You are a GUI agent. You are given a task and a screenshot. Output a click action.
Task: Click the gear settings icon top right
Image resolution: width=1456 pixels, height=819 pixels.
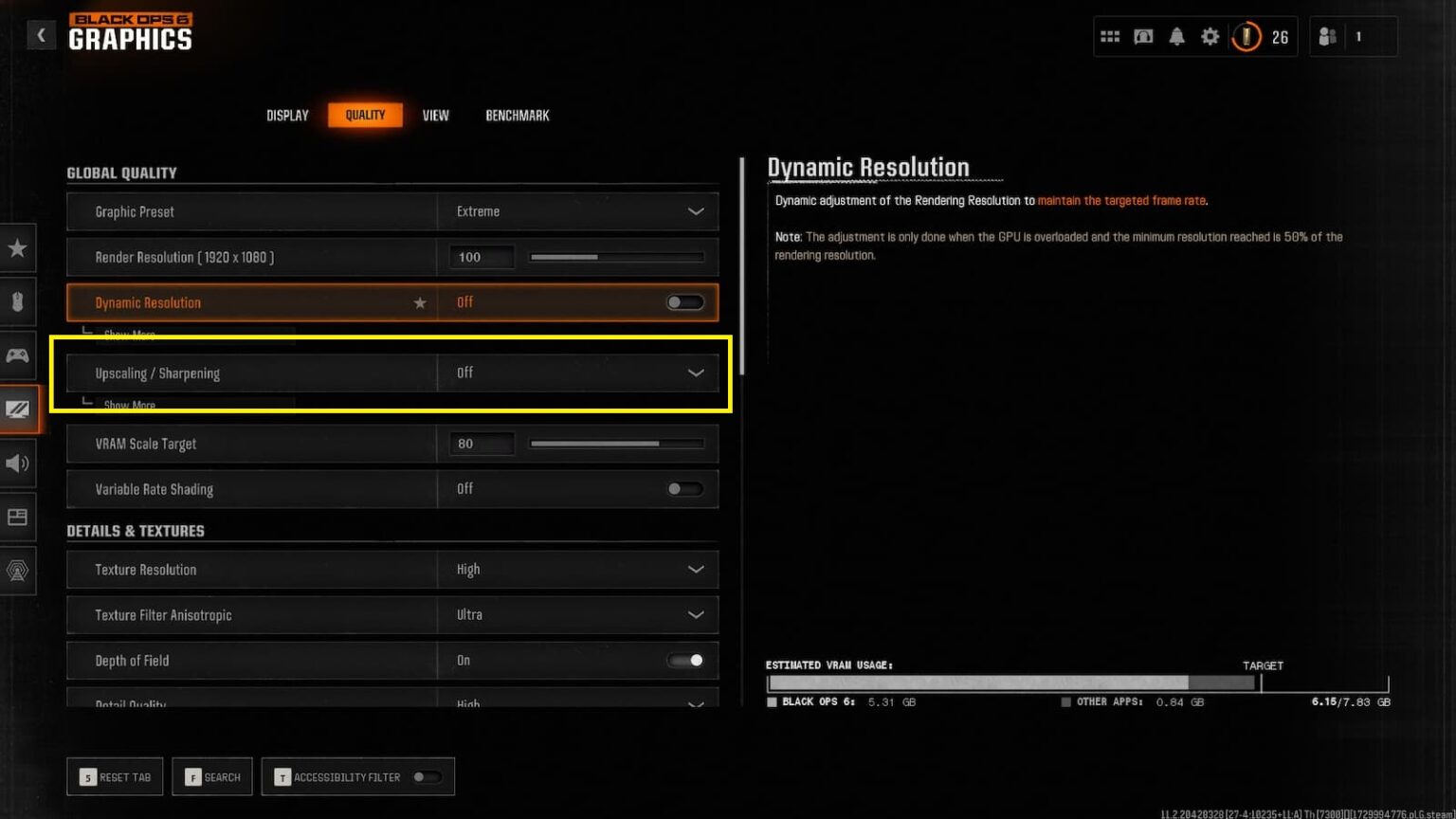(1210, 36)
